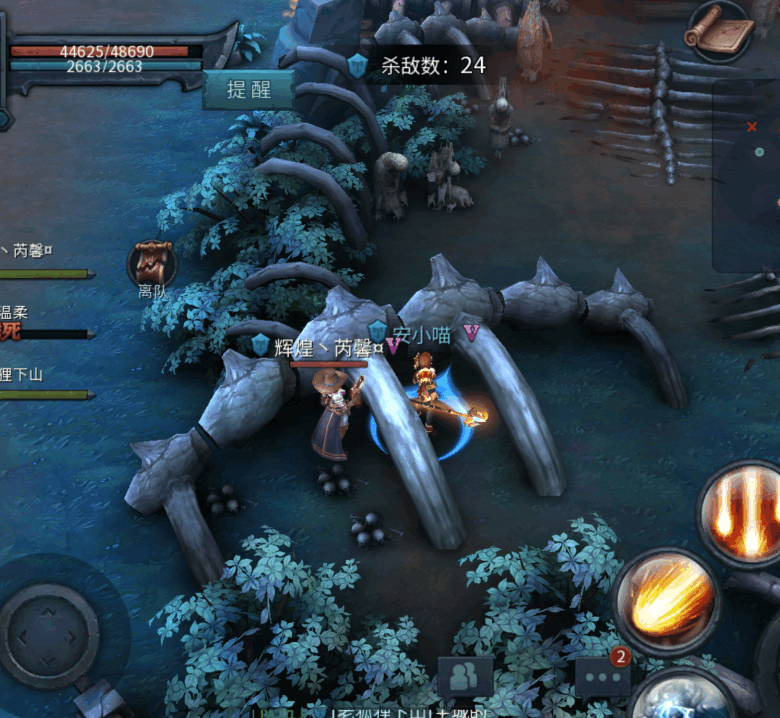Click the virtual movement joystick

[48, 634]
